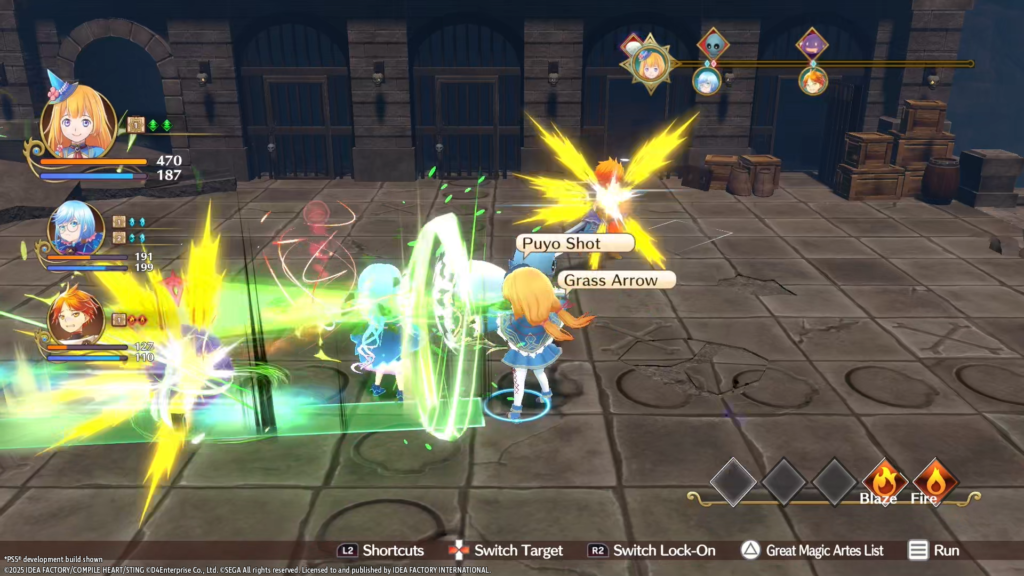Pick the orange-haired party member portrait
This screenshot has width=1024, height=576.
pyautogui.click(x=76, y=314)
